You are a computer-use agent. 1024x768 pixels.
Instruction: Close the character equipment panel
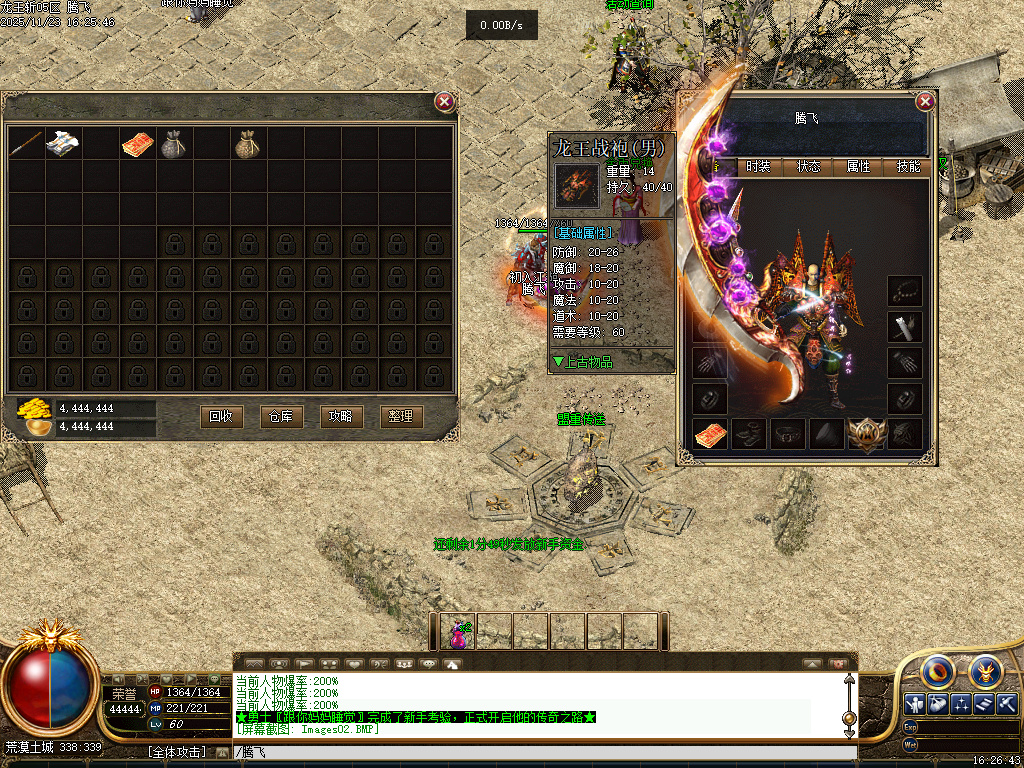(925, 101)
